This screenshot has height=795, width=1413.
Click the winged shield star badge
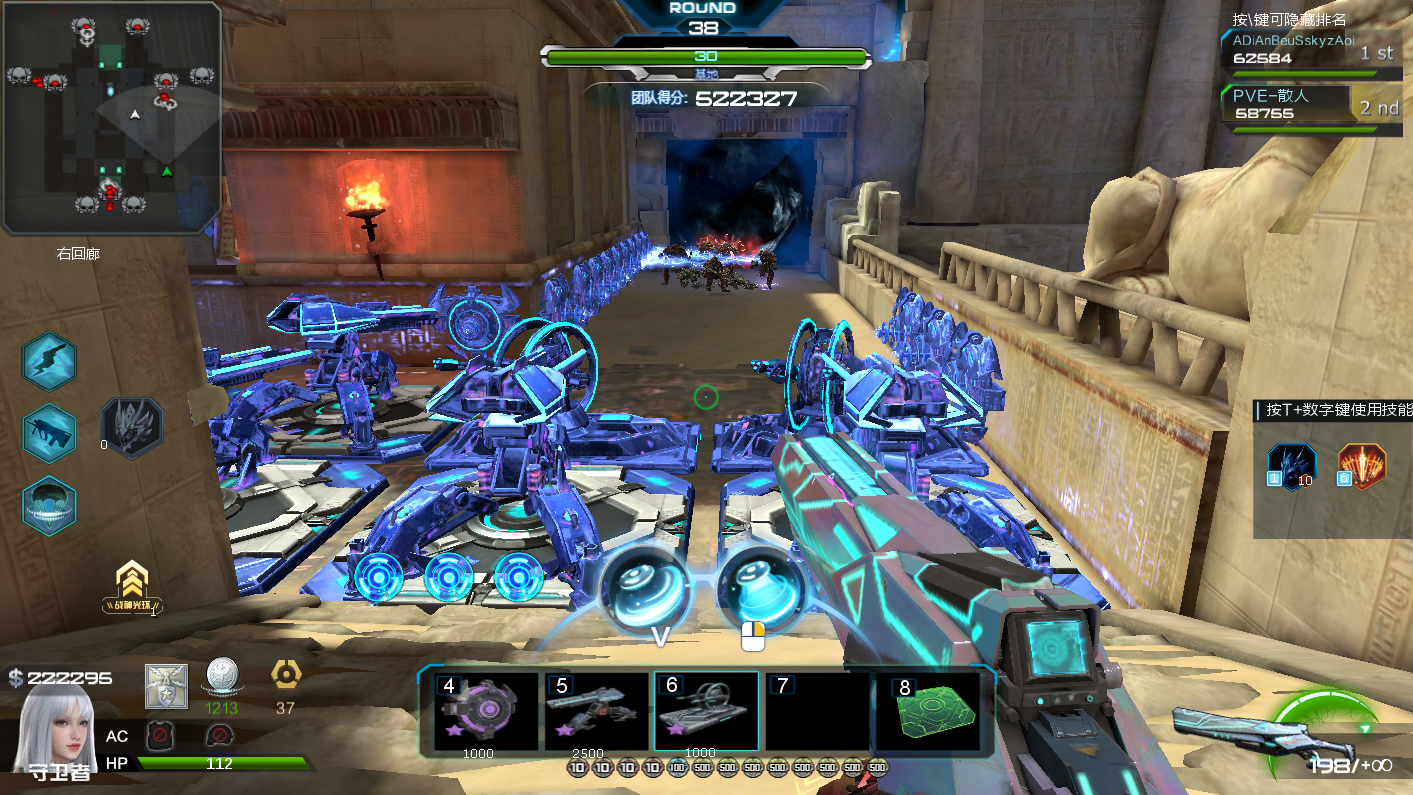click(x=165, y=685)
